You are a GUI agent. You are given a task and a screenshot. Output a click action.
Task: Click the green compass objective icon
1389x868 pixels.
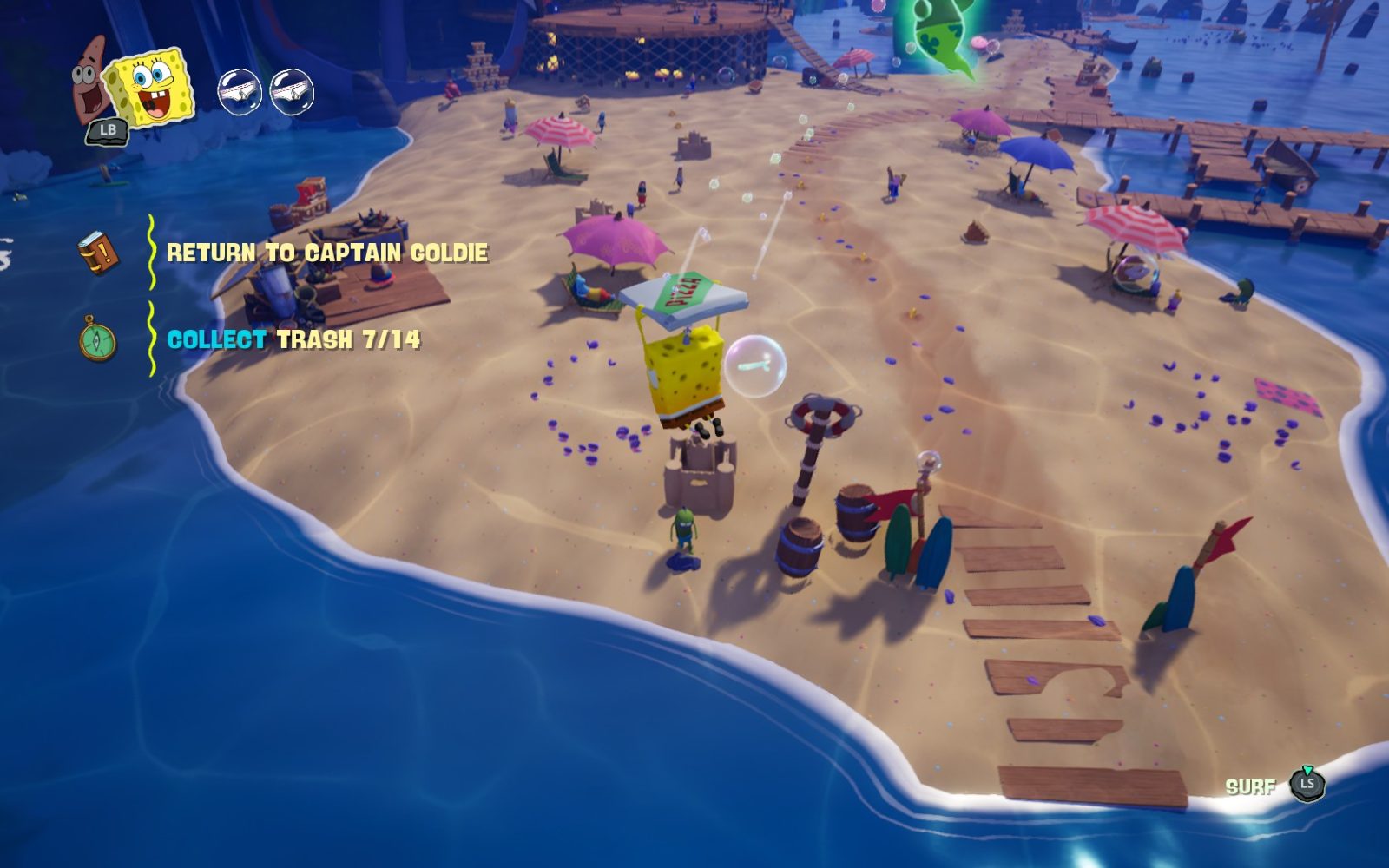coord(97,339)
